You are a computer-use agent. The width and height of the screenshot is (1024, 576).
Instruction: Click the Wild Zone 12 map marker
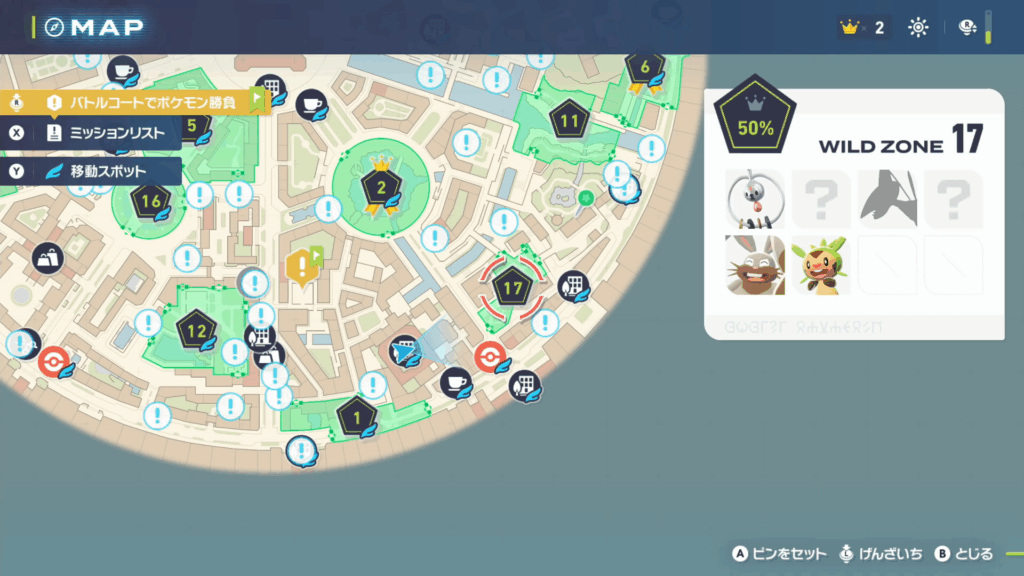196,329
